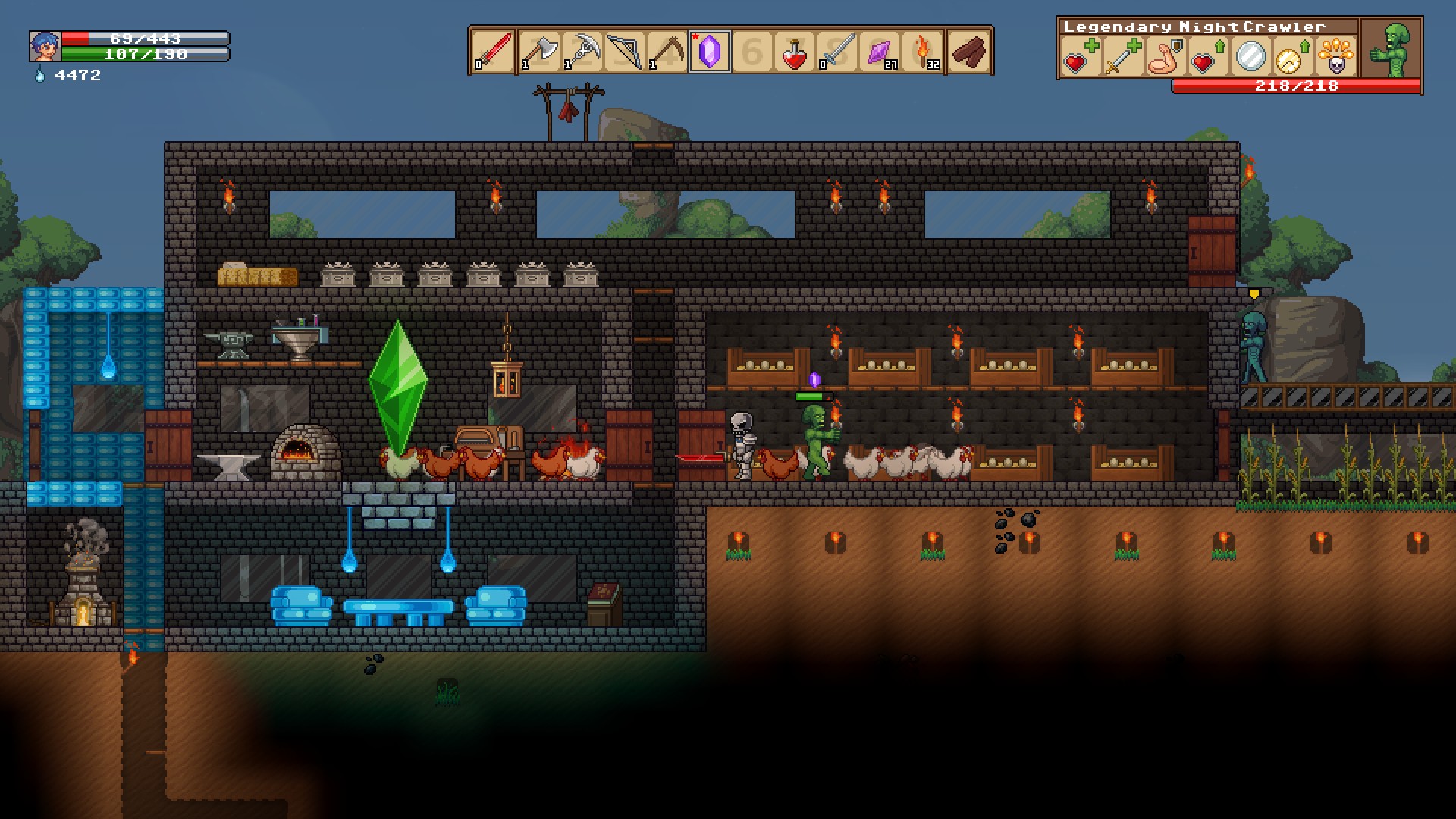
Task: Select the red sword hotbar slot
Action: pyautogui.click(x=493, y=52)
